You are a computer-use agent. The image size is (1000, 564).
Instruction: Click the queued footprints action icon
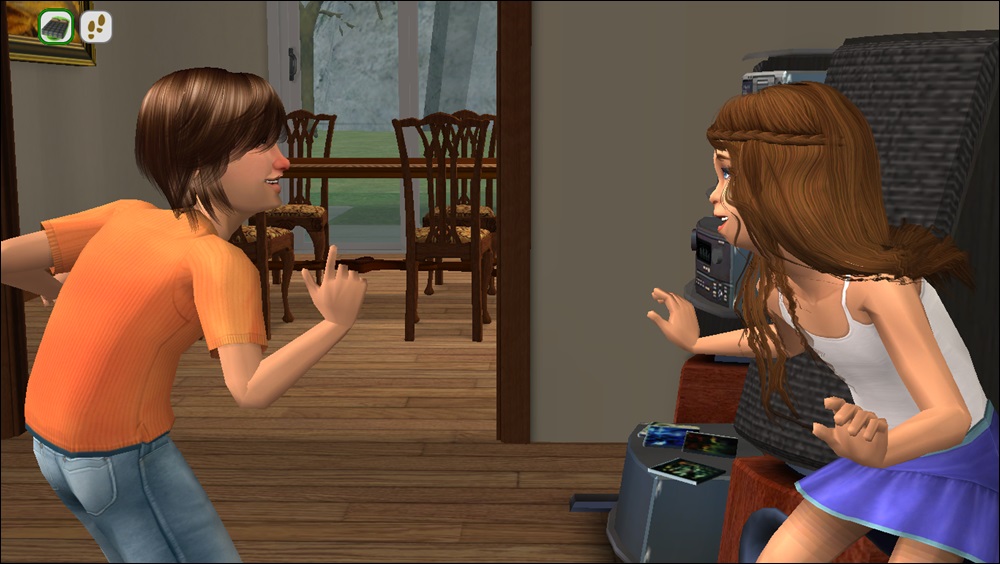click(x=96, y=26)
